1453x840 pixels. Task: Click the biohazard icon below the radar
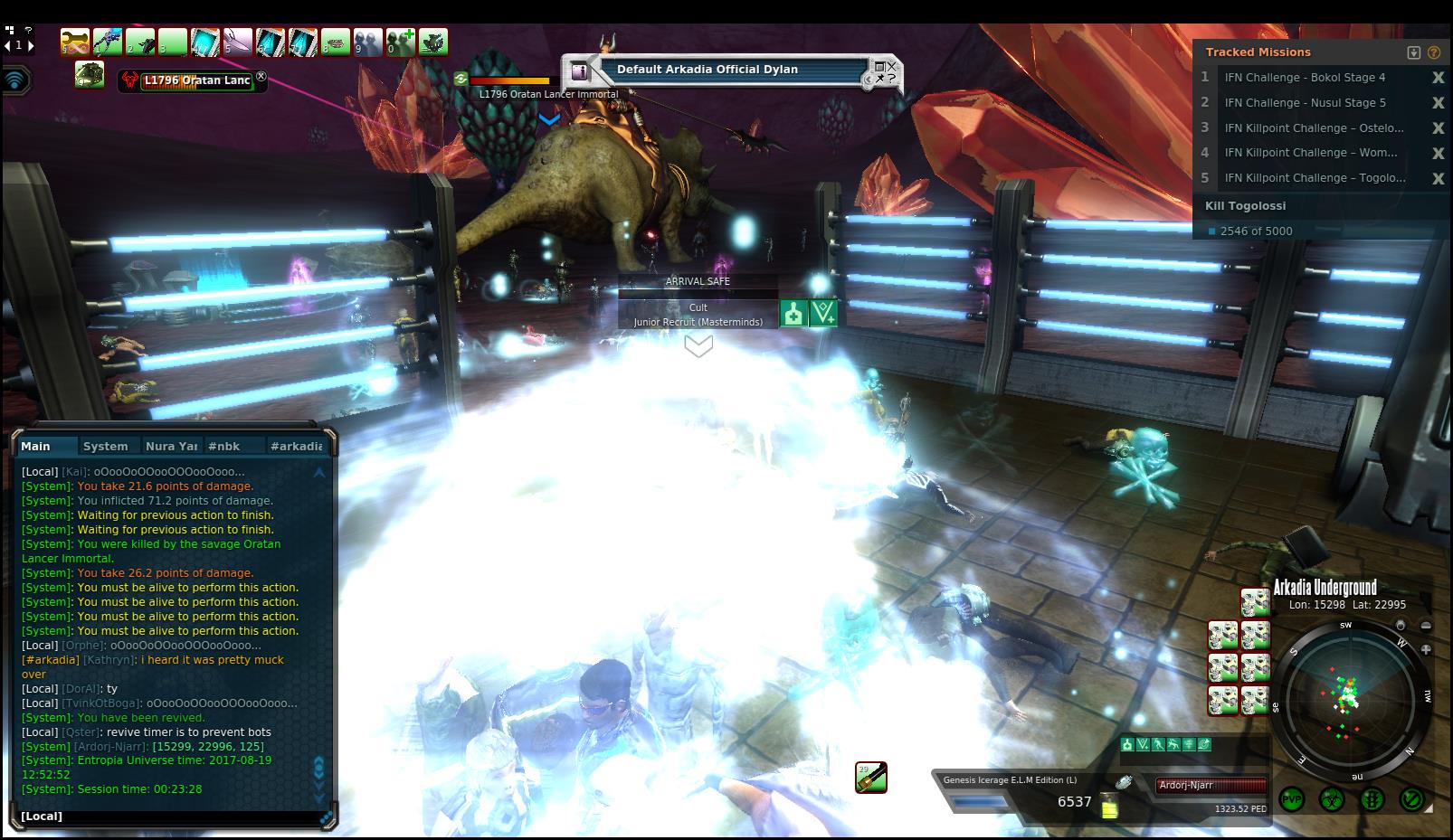(x=1331, y=799)
